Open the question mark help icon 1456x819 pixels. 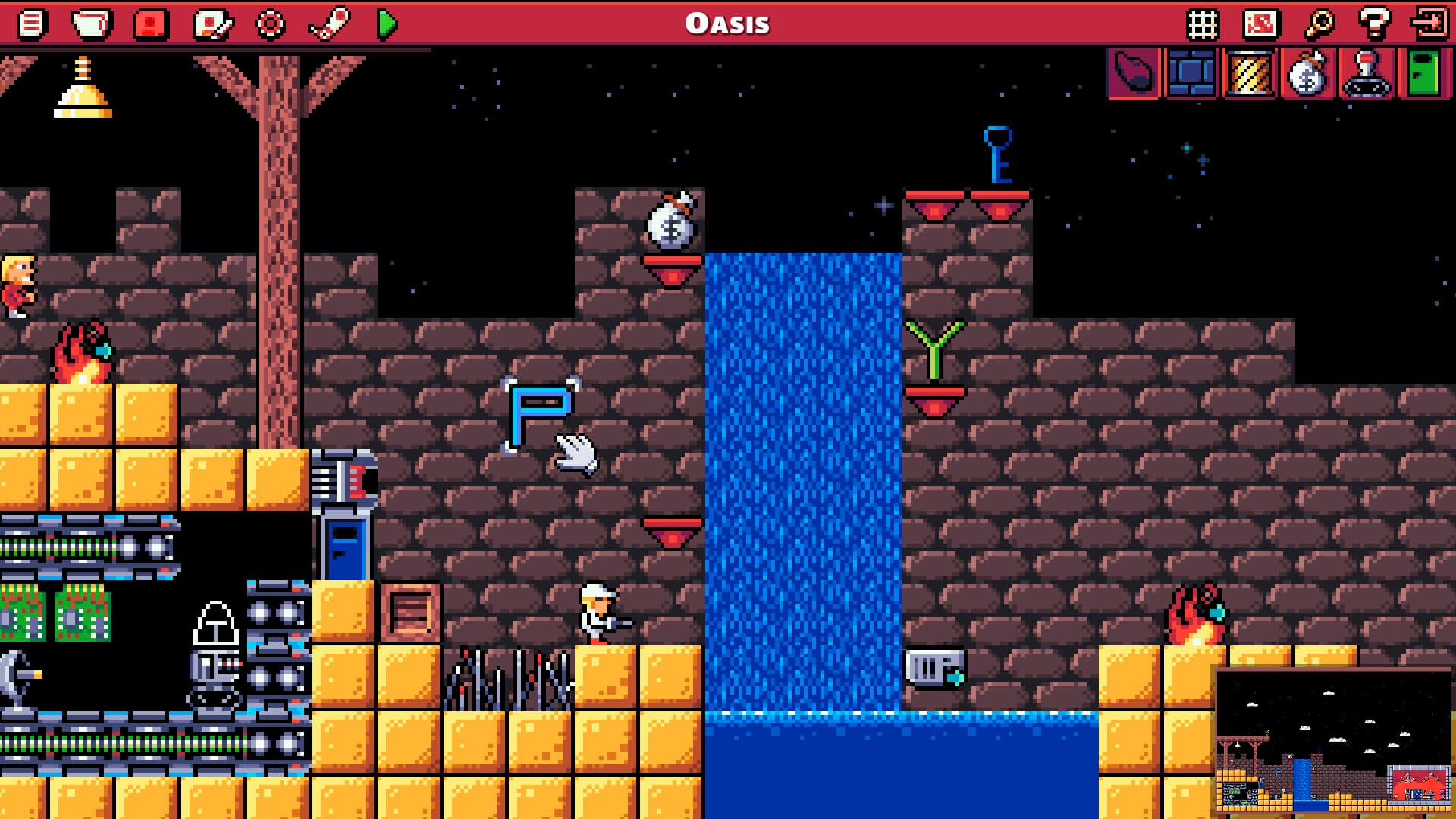pos(1376,23)
